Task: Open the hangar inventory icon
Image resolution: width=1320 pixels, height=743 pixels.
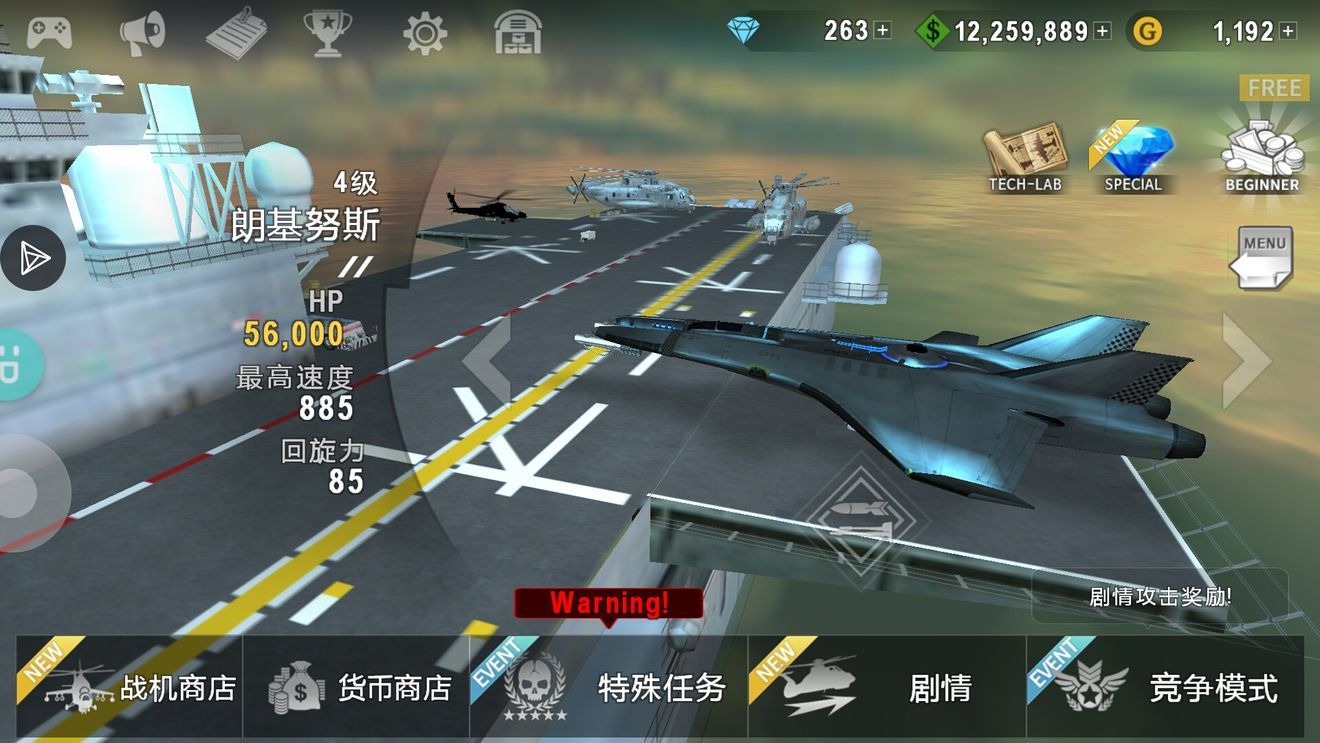Action: pos(518,30)
